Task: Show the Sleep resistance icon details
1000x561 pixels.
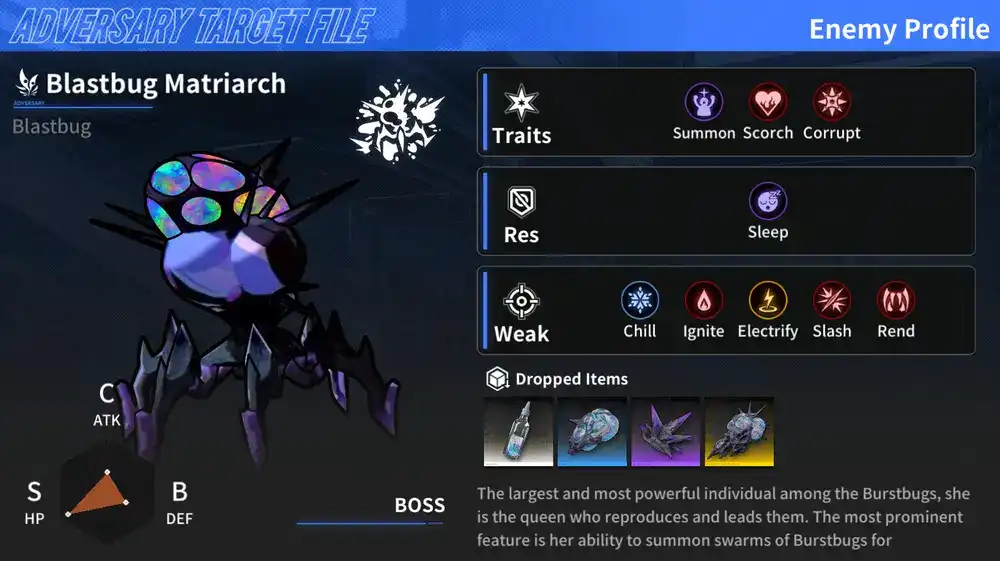Action: pos(768,201)
